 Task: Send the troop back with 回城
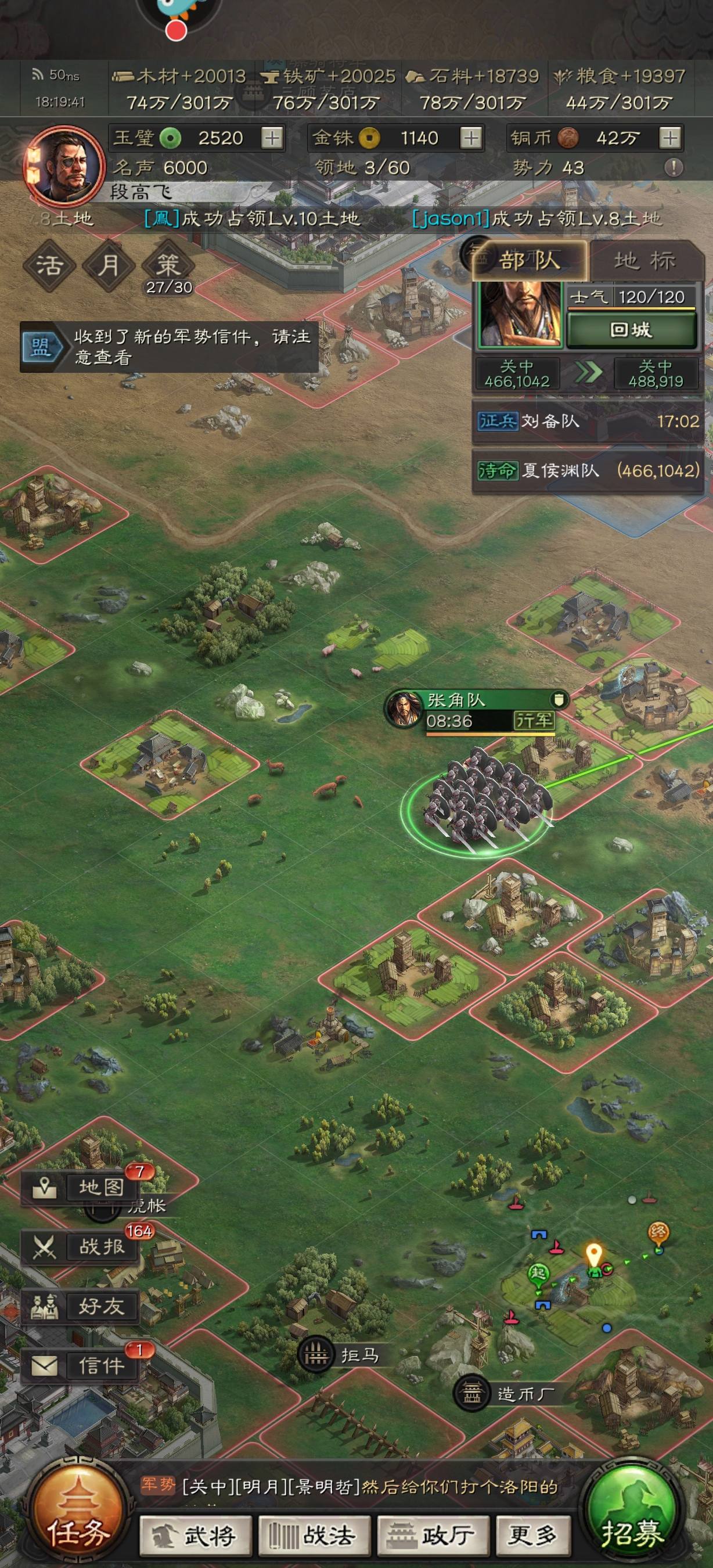point(631,330)
